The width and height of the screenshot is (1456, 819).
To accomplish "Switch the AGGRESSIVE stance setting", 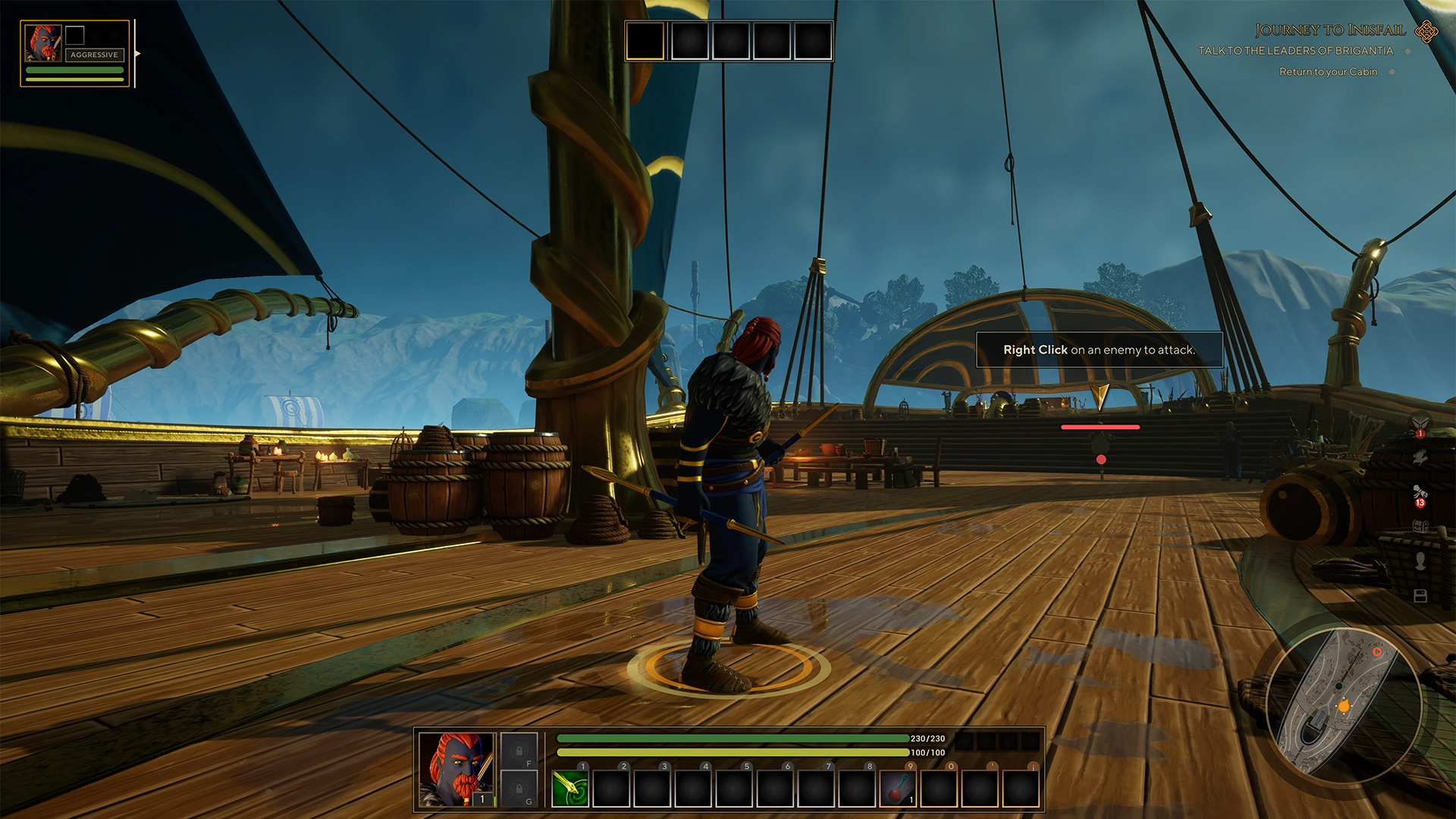I will click(95, 55).
